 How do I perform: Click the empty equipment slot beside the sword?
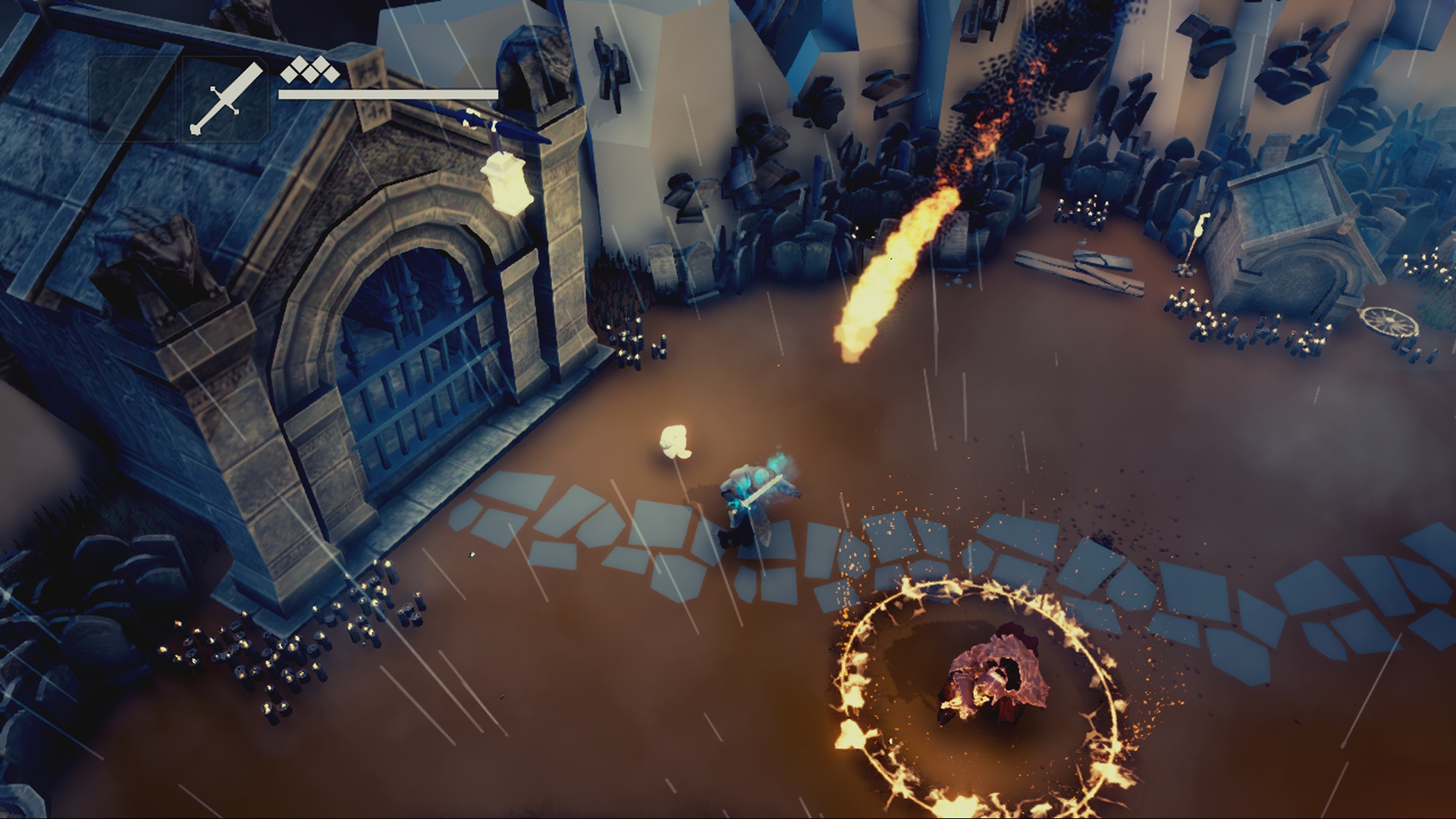pyautogui.click(x=133, y=99)
